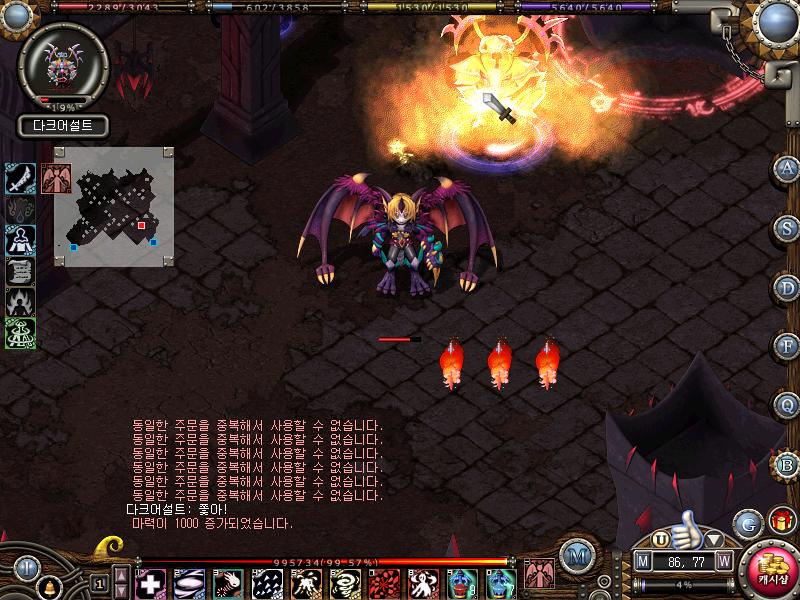Click the round A shortcut button
The width and height of the screenshot is (800, 600).
pyautogui.click(x=787, y=167)
